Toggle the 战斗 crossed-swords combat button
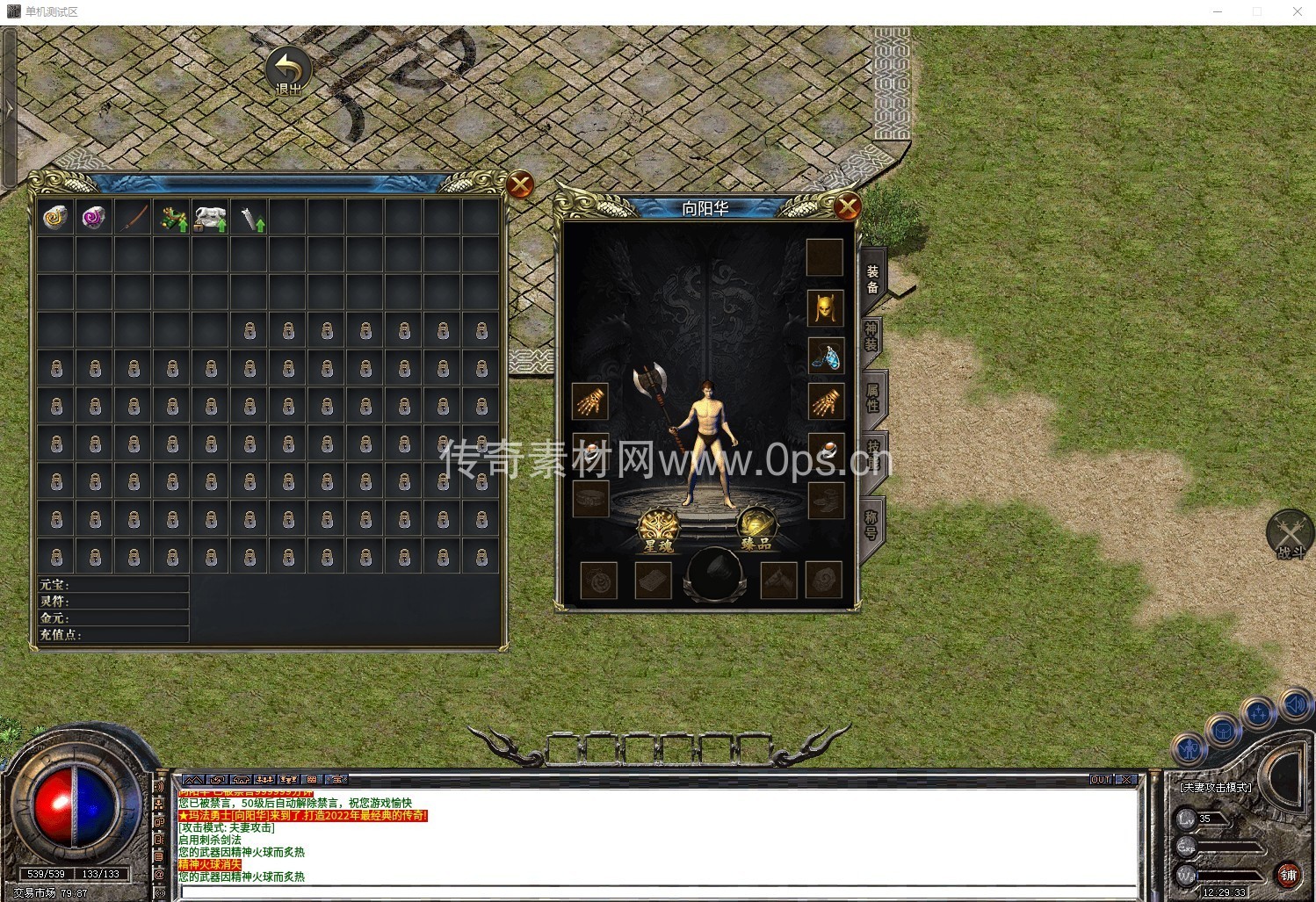The height and width of the screenshot is (902, 1316). [x=1290, y=534]
